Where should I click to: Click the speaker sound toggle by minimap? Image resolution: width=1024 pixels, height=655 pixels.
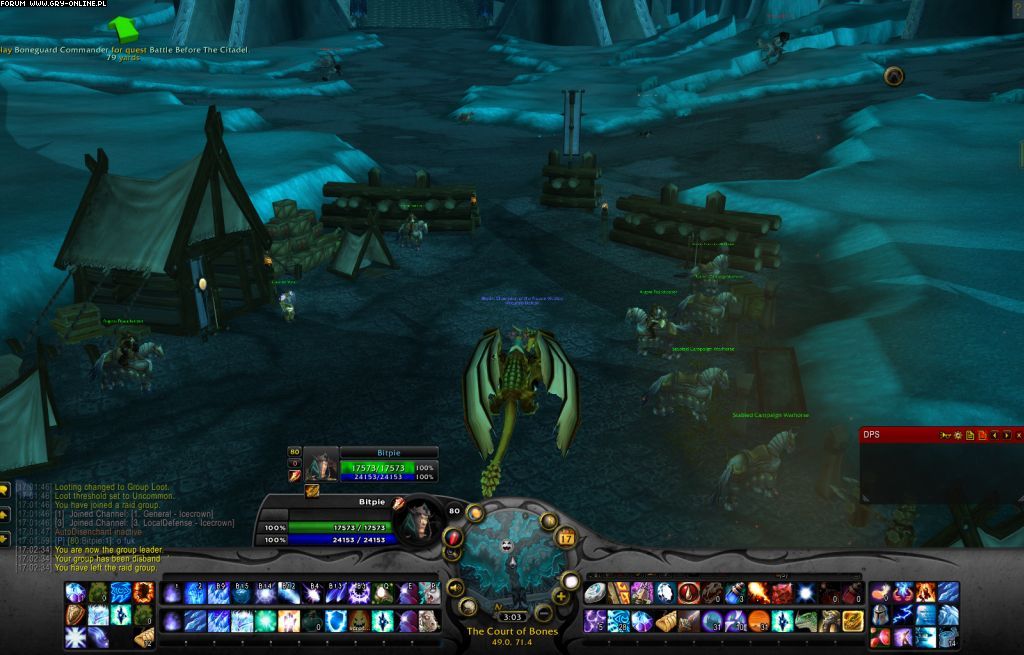tap(456, 588)
